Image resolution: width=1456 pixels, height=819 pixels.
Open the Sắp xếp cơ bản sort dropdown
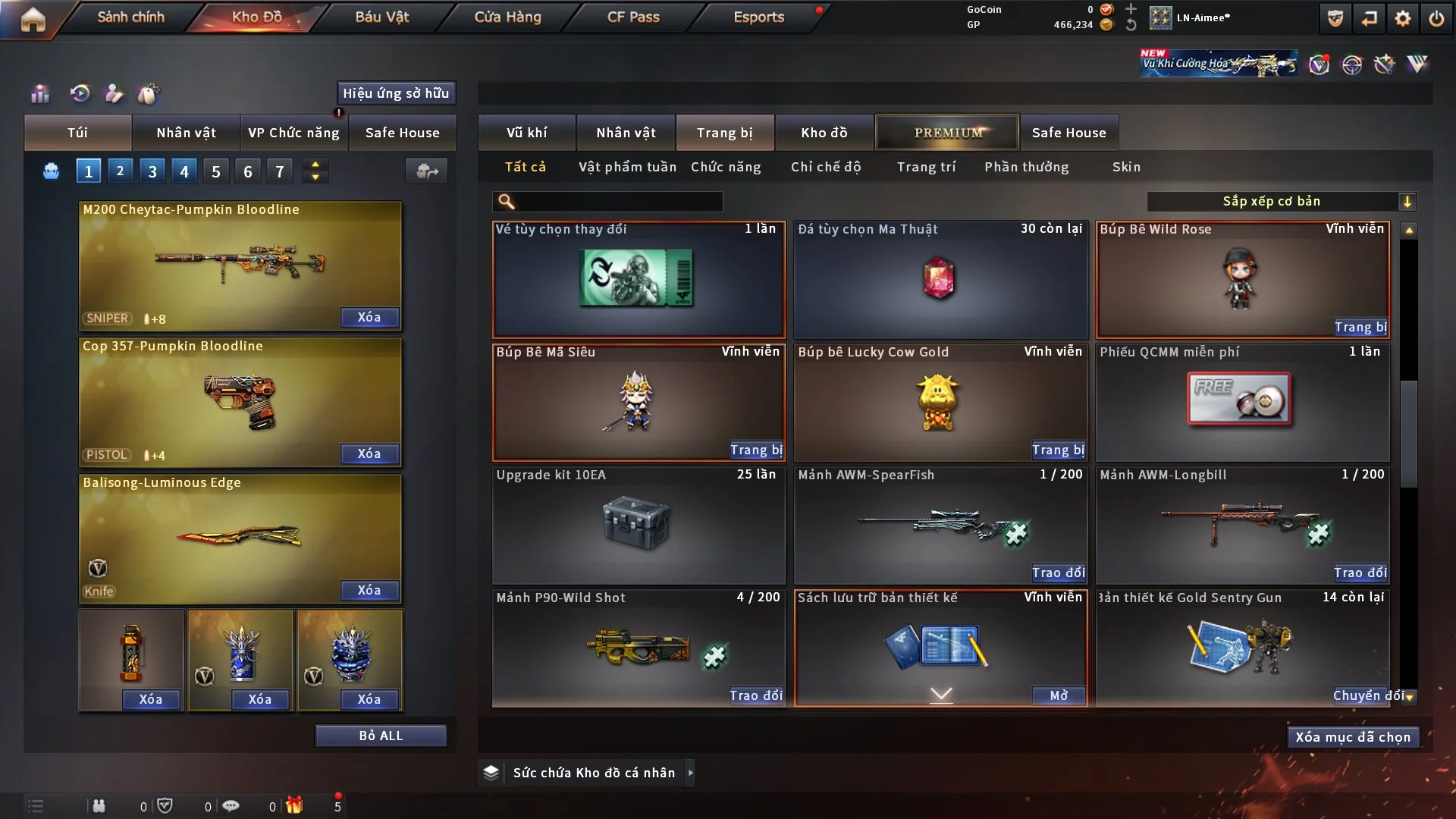click(1281, 201)
